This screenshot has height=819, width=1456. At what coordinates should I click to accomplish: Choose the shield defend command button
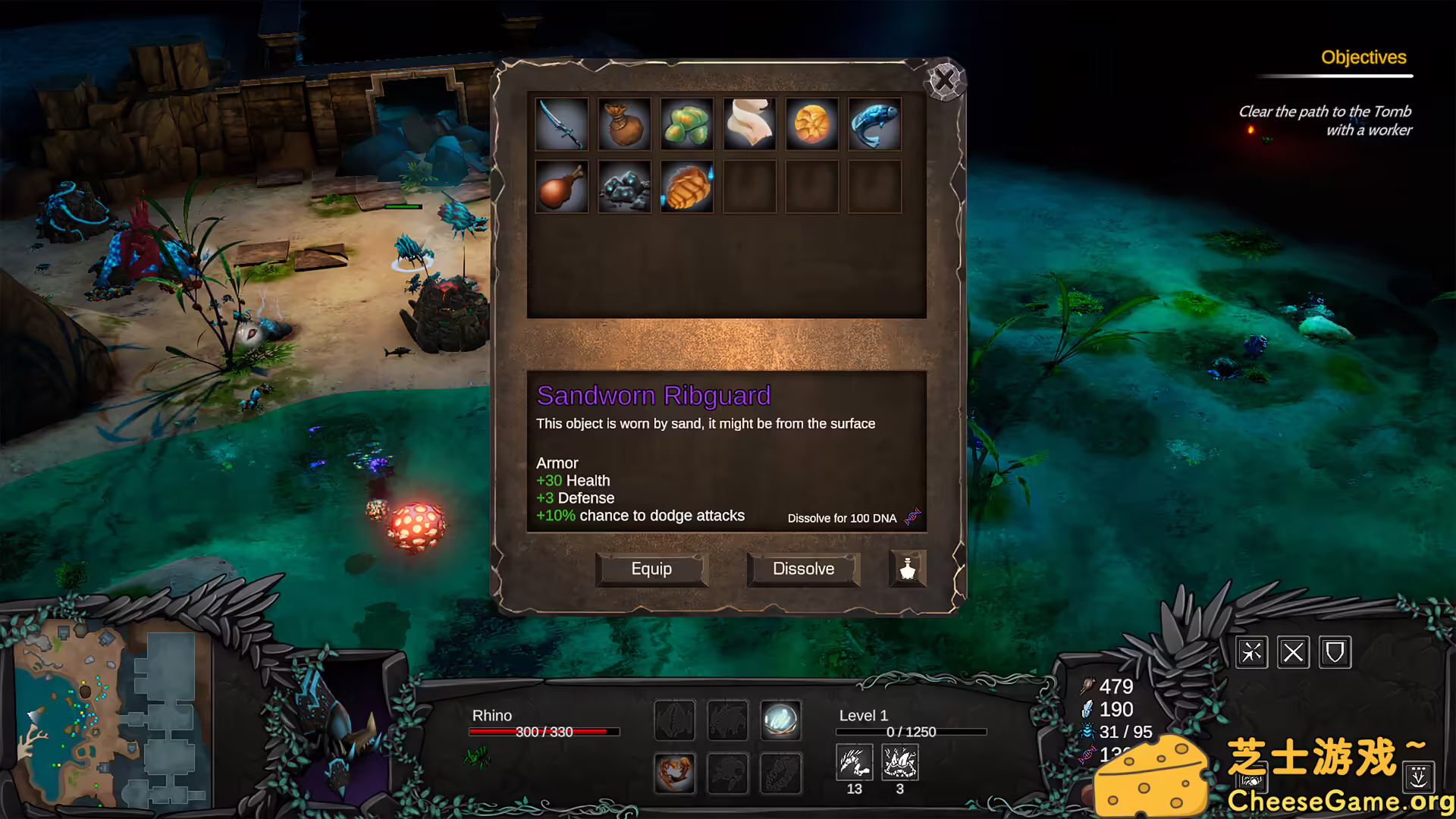pos(1335,652)
